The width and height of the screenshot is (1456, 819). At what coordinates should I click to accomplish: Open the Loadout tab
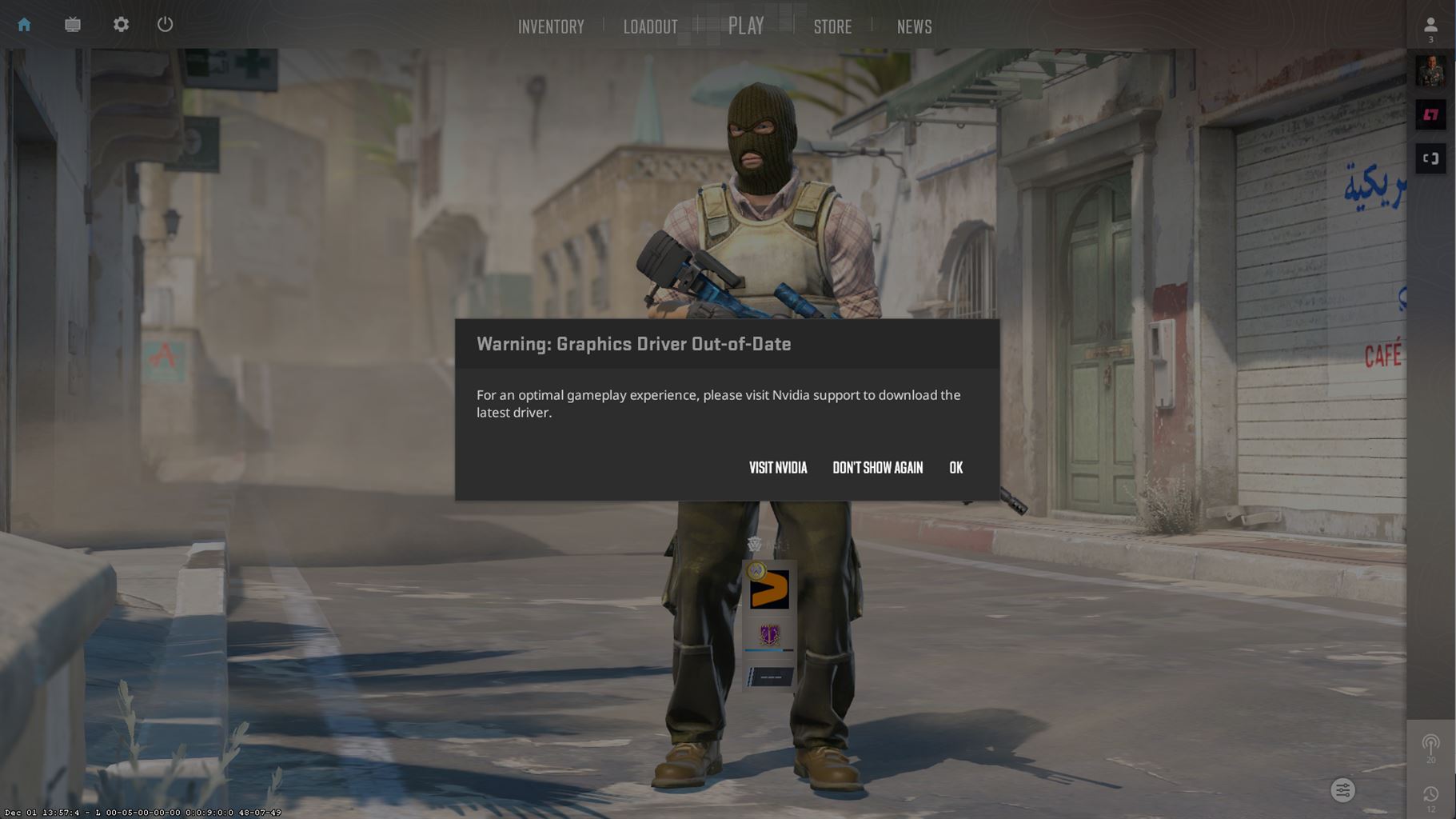pos(650,26)
